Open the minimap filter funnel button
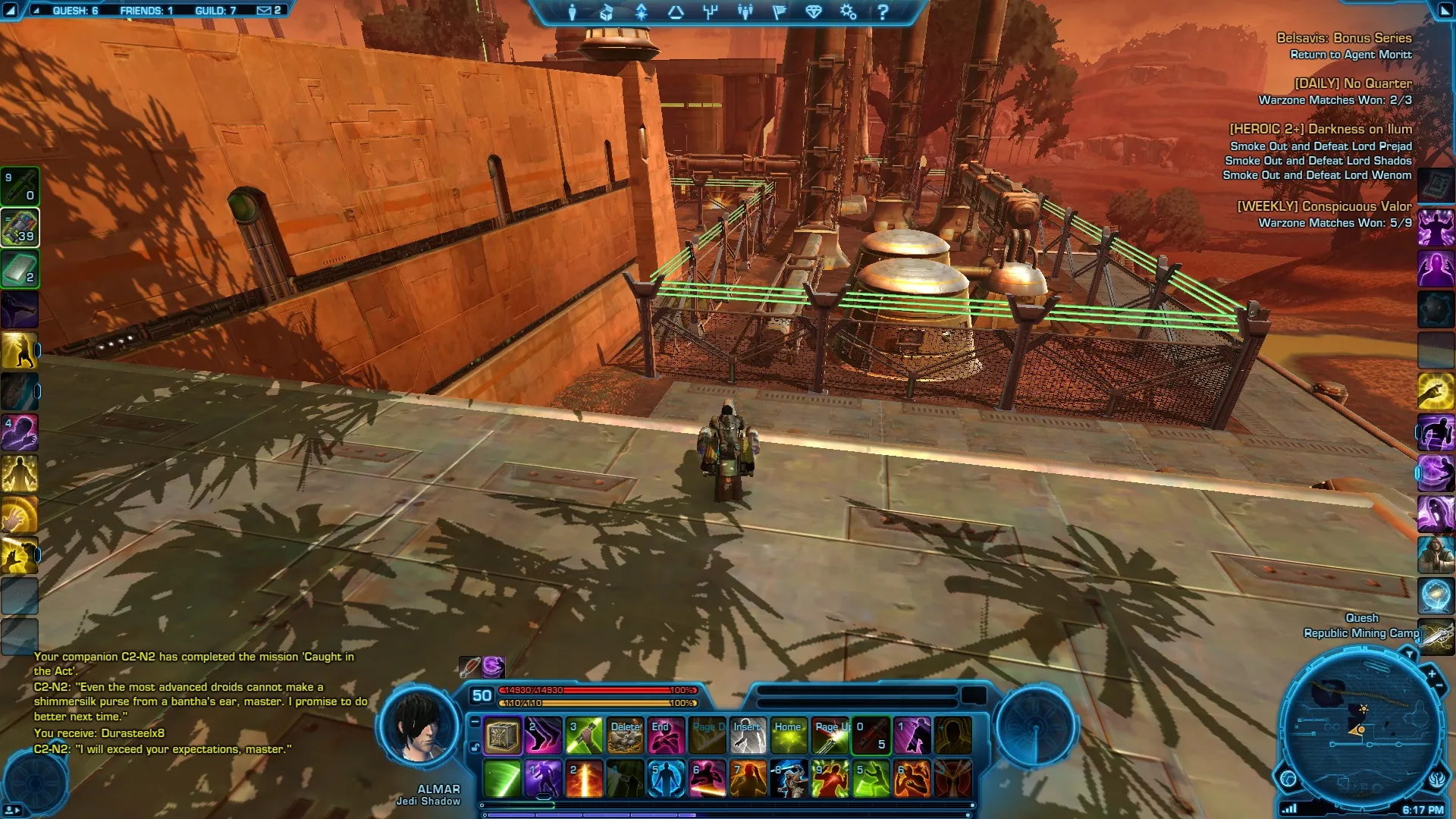Screen dimensions: 1456x819 [1409, 654]
